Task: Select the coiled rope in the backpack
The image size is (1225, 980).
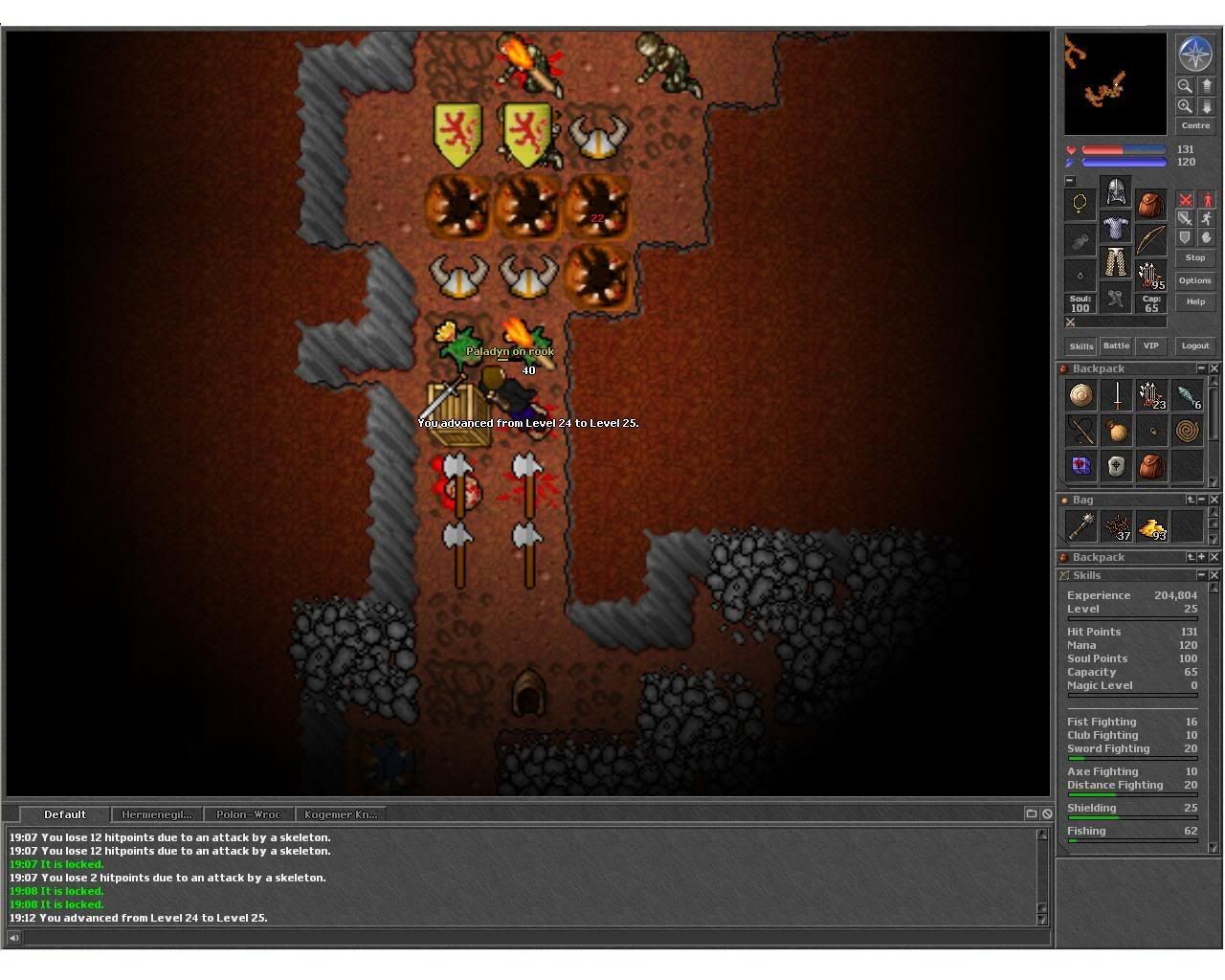Action: 1187,431
